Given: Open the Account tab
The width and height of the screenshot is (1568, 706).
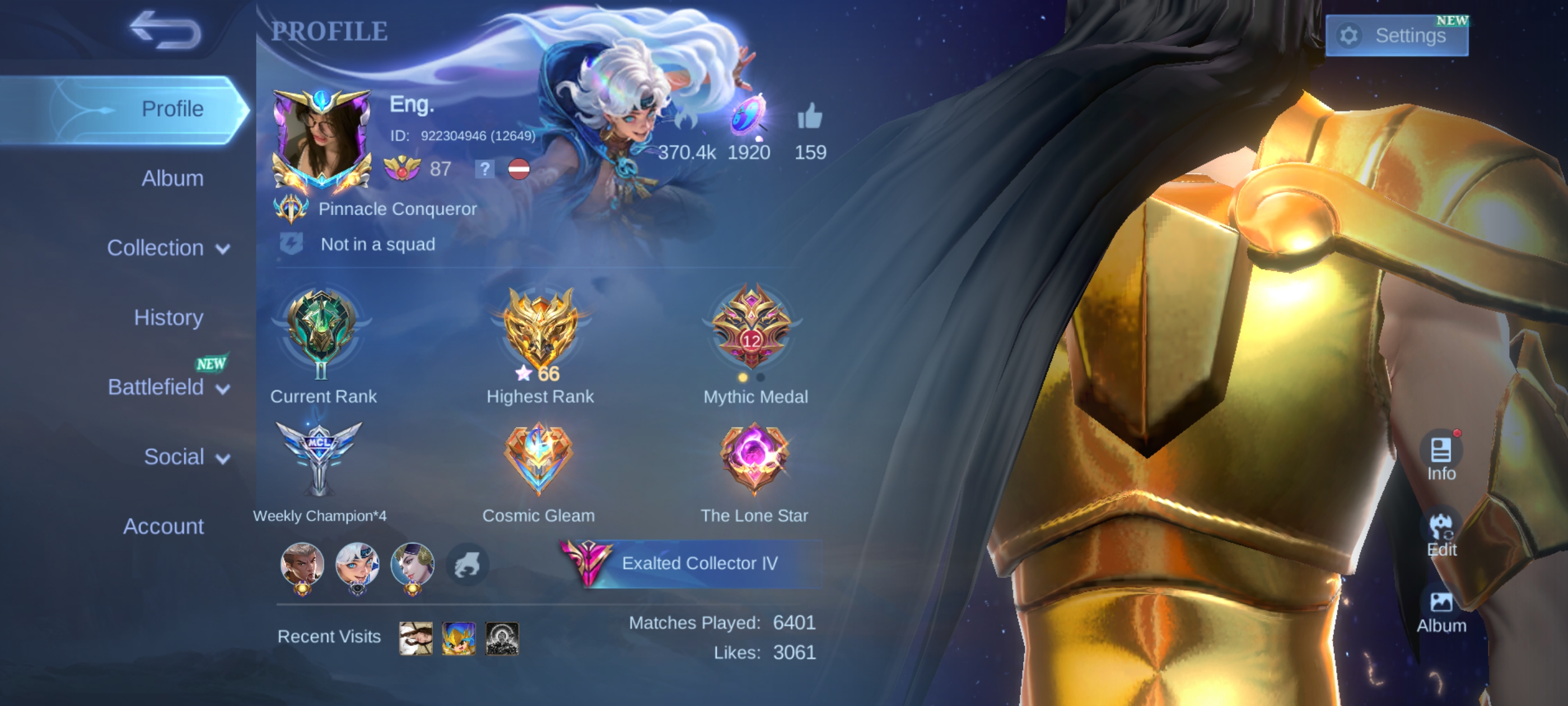Looking at the screenshot, I should [x=163, y=526].
